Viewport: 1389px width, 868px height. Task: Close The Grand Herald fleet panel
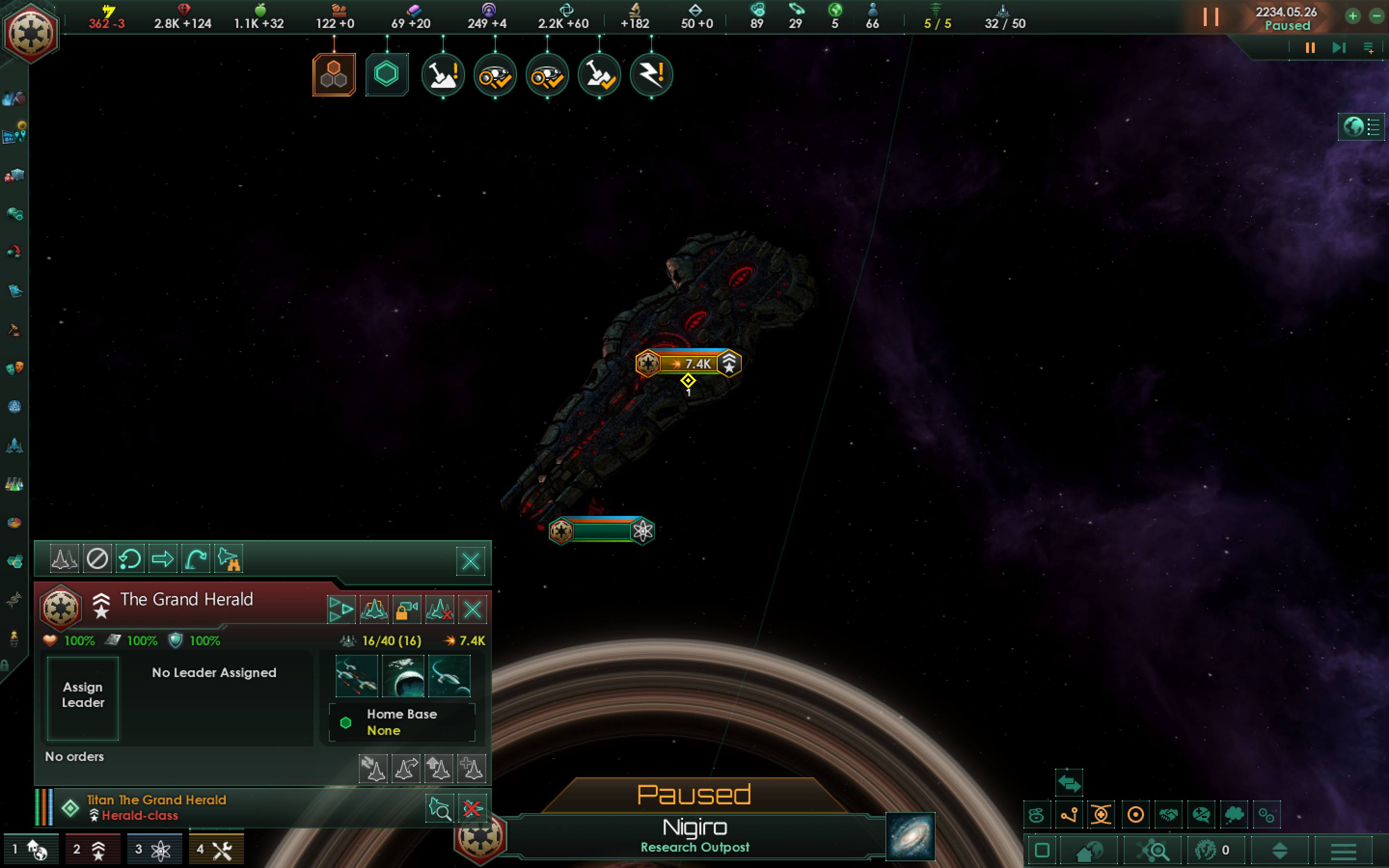(x=472, y=609)
